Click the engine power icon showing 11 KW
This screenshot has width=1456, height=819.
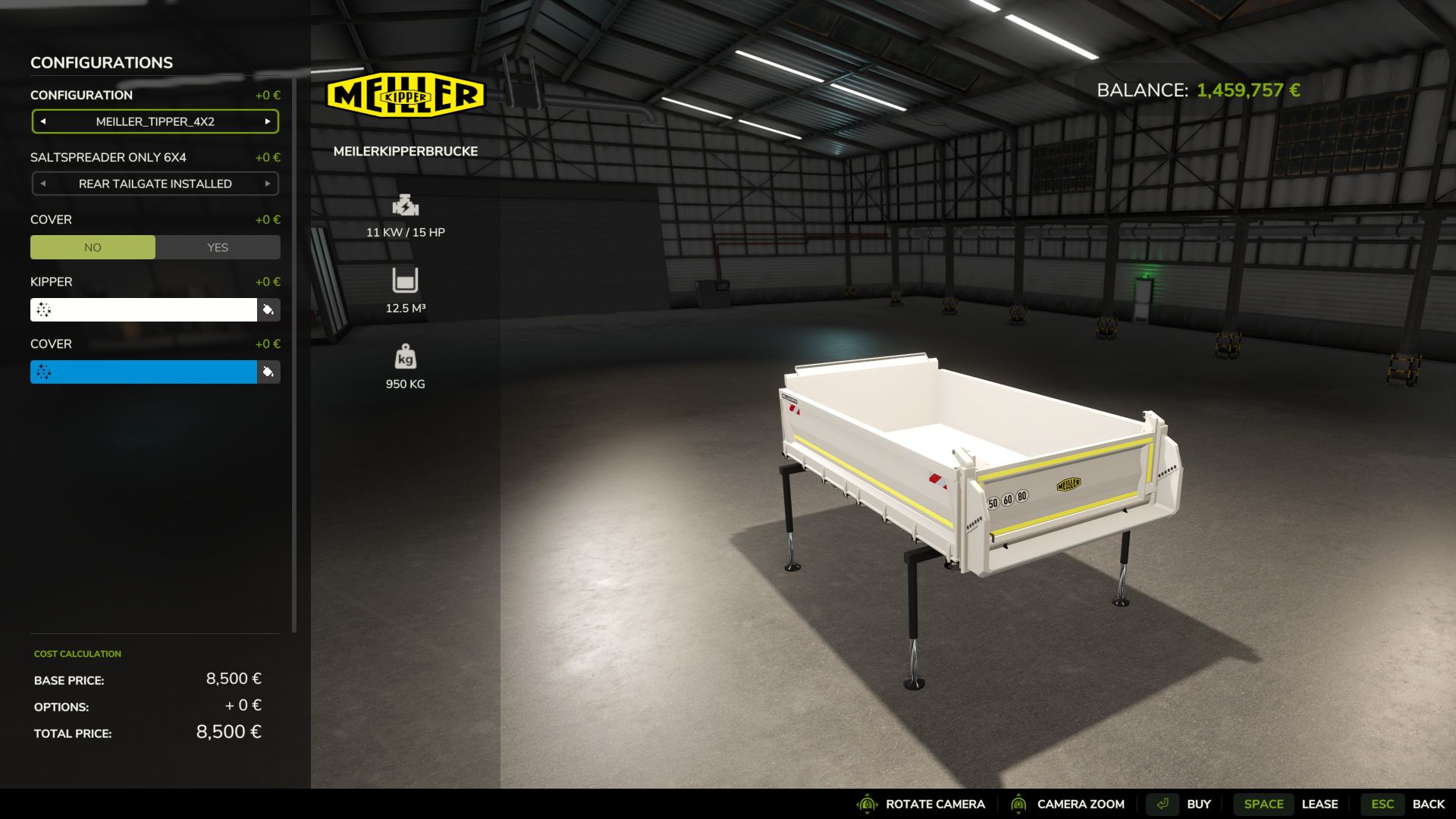click(x=406, y=206)
